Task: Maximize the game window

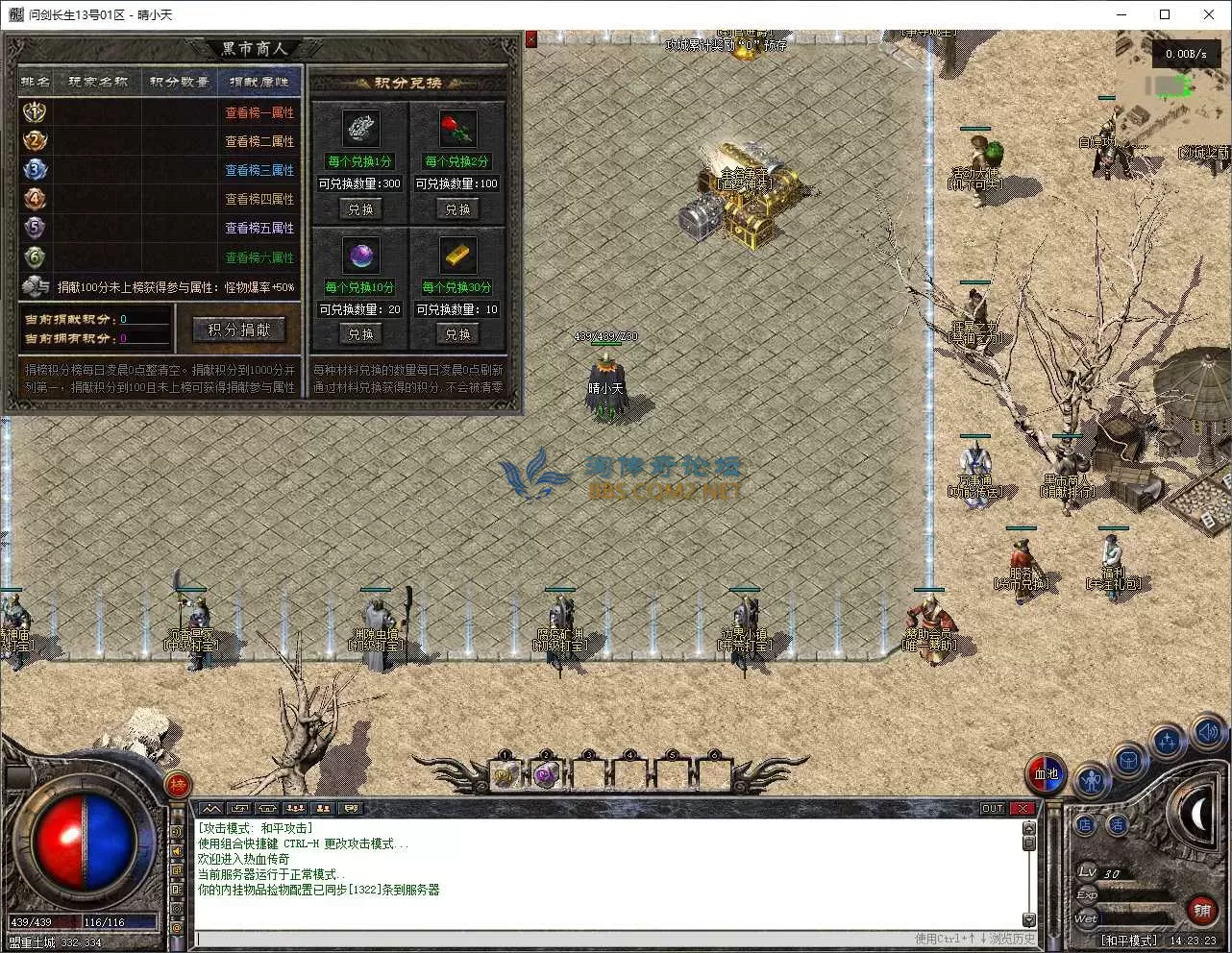Action: pos(1165,14)
